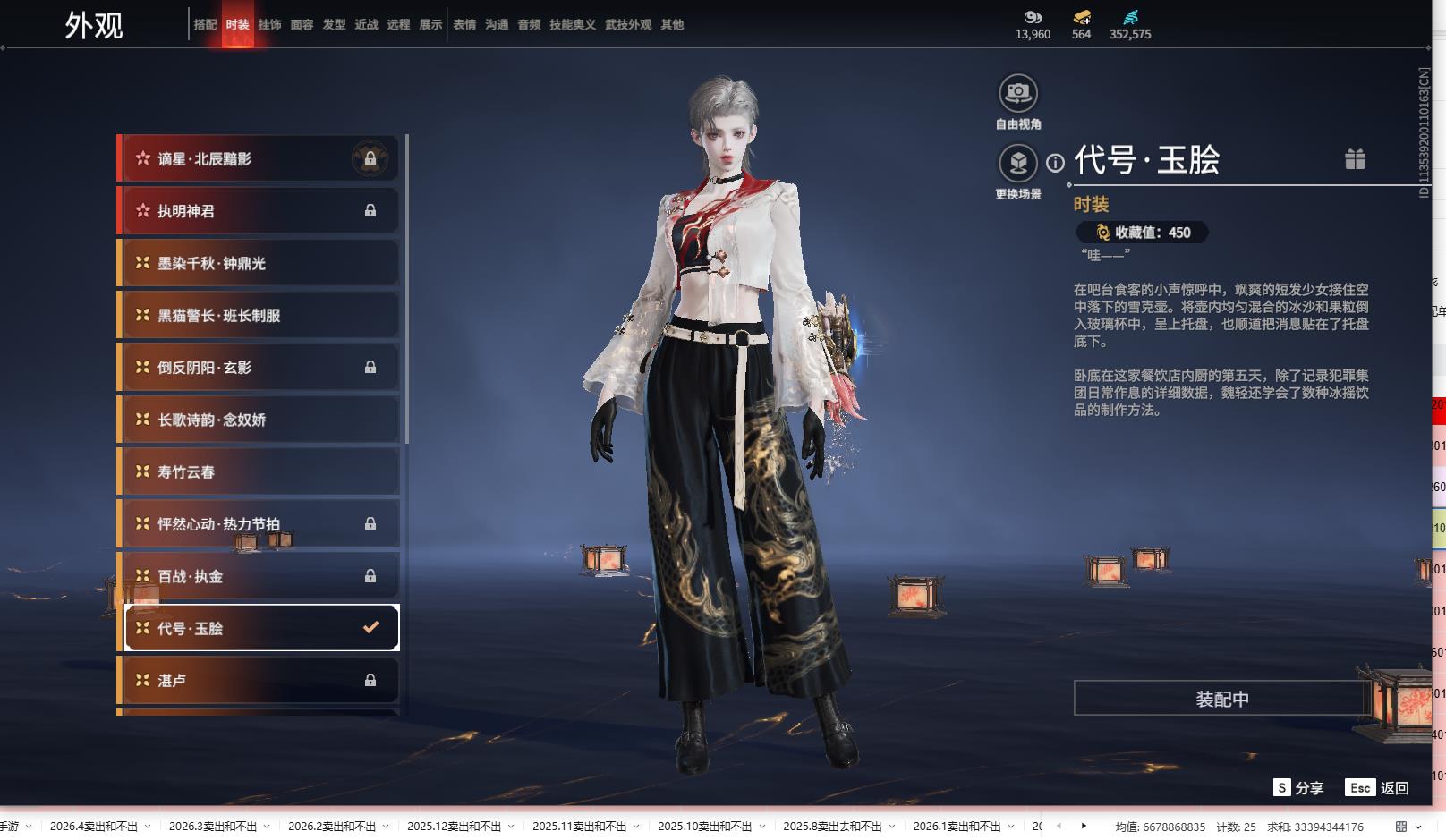
Task: Switch to the 挂饰 tab
Action: (x=269, y=25)
